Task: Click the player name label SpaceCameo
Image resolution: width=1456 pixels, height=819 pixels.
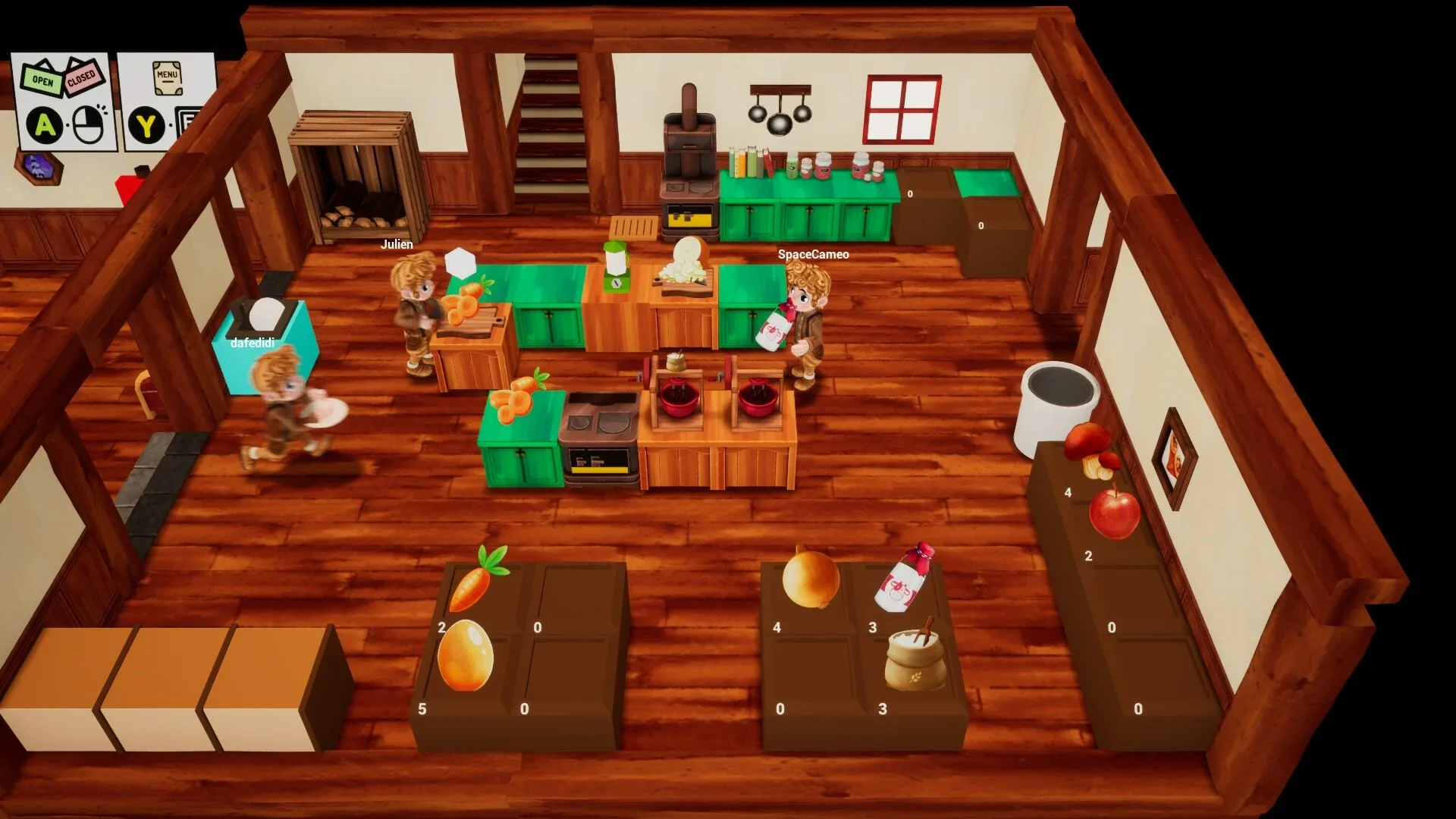Action: [812, 256]
